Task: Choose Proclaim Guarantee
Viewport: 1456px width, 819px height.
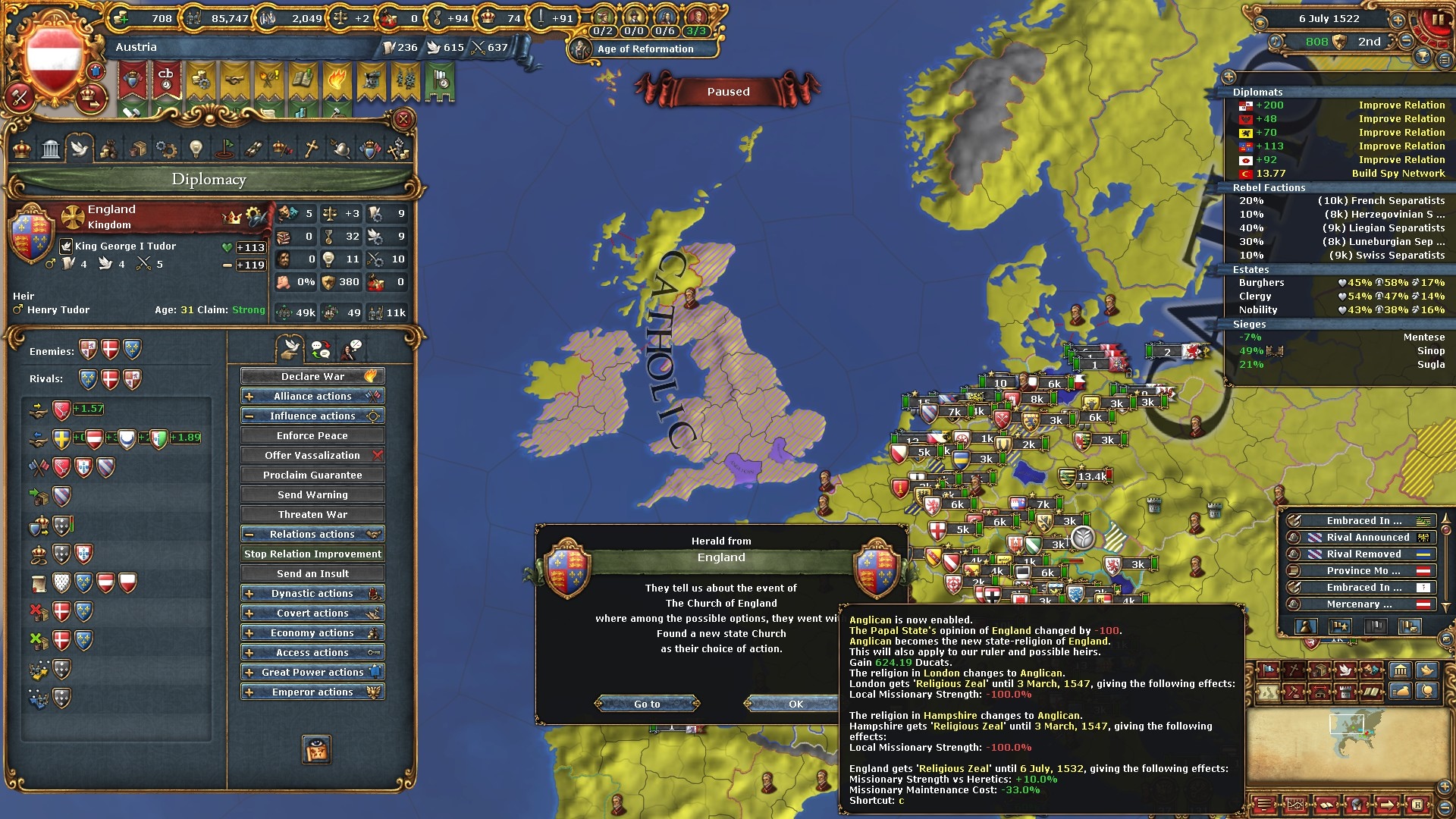Action: pos(312,475)
